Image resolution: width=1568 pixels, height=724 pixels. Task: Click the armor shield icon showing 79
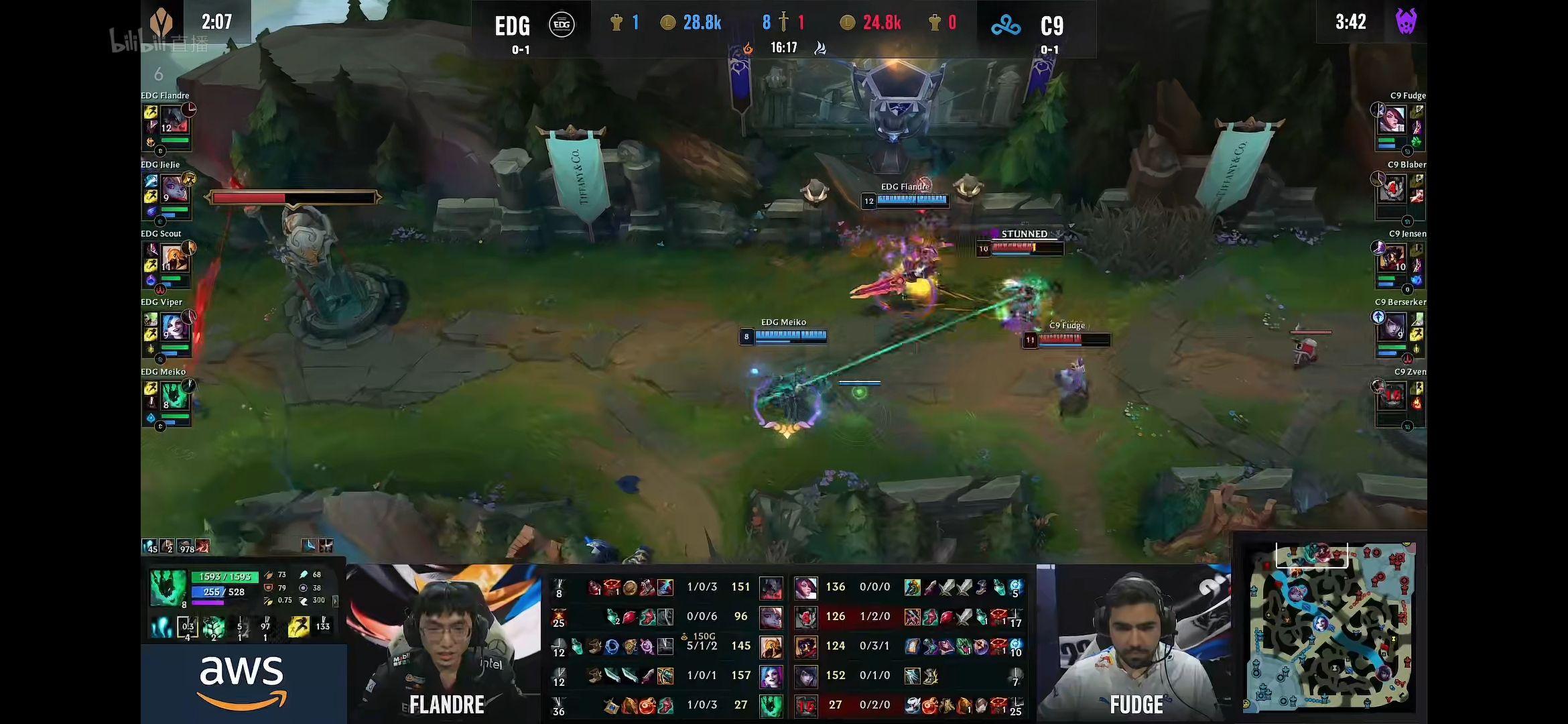click(x=267, y=589)
